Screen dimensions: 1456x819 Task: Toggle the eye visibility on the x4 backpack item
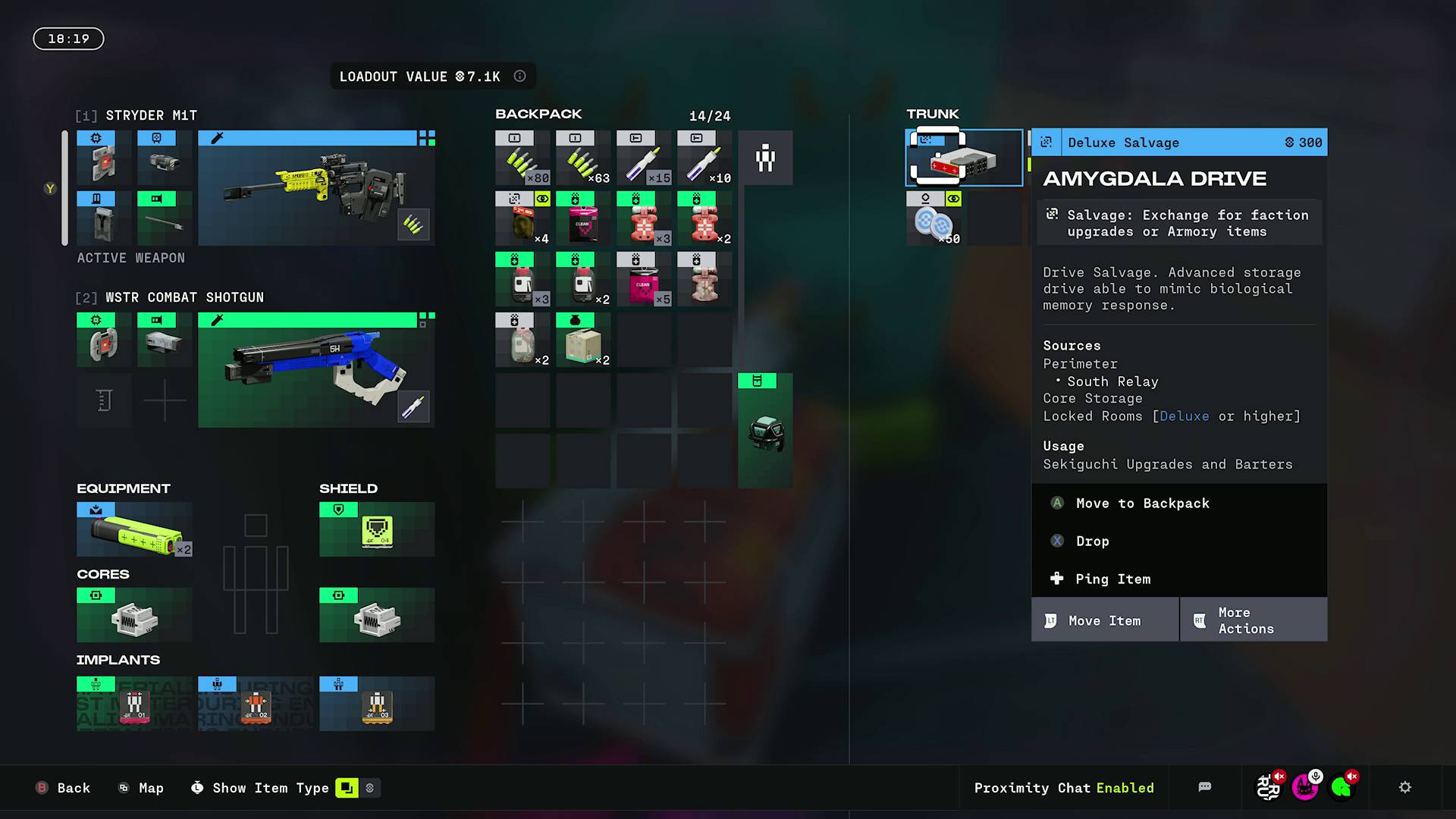point(544,199)
